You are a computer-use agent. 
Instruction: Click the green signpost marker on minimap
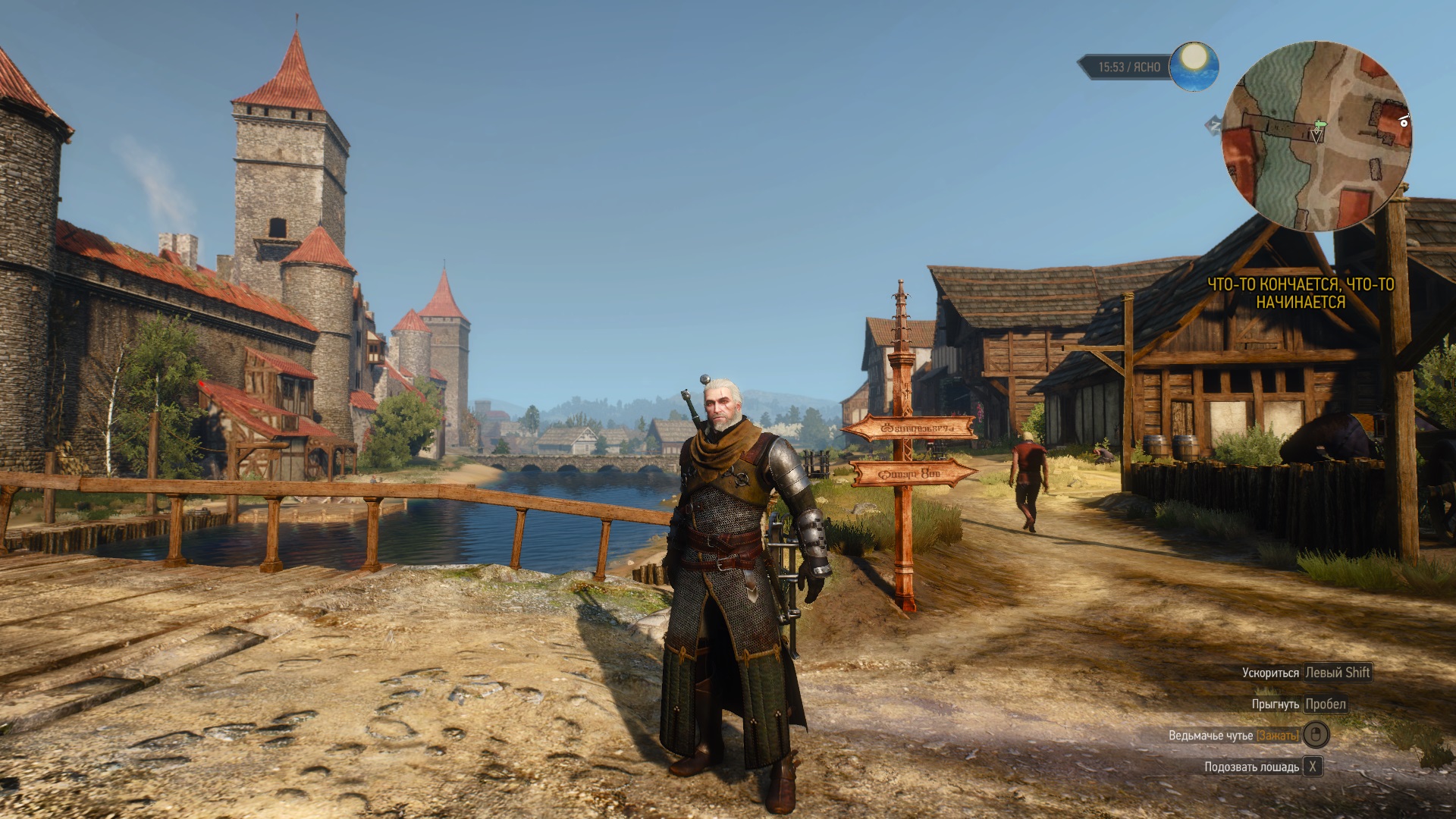(x=1321, y=122)
